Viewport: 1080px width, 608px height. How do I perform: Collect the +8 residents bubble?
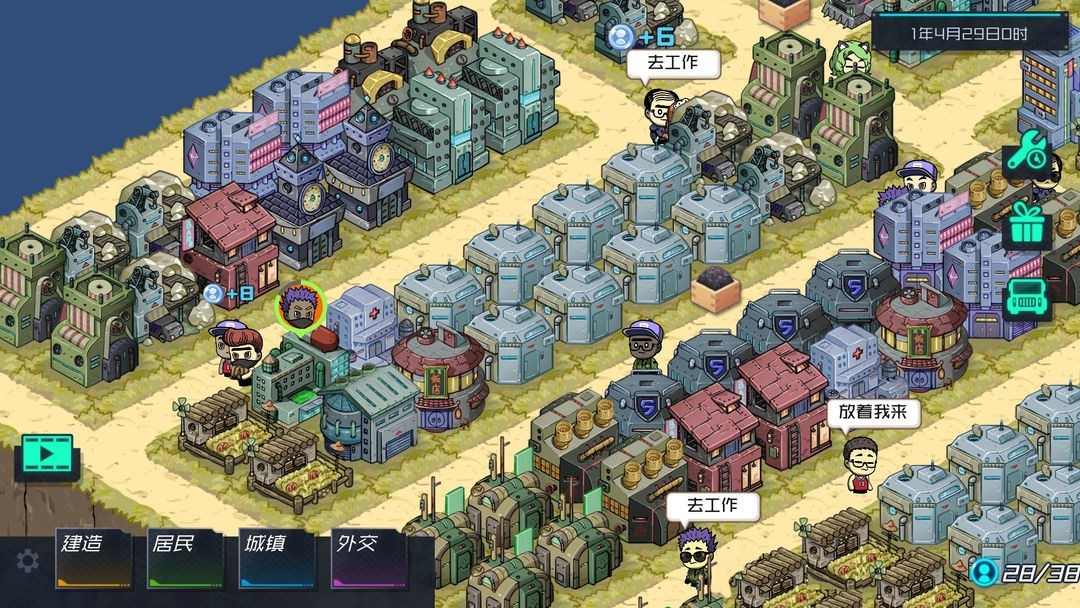(228, 294)
